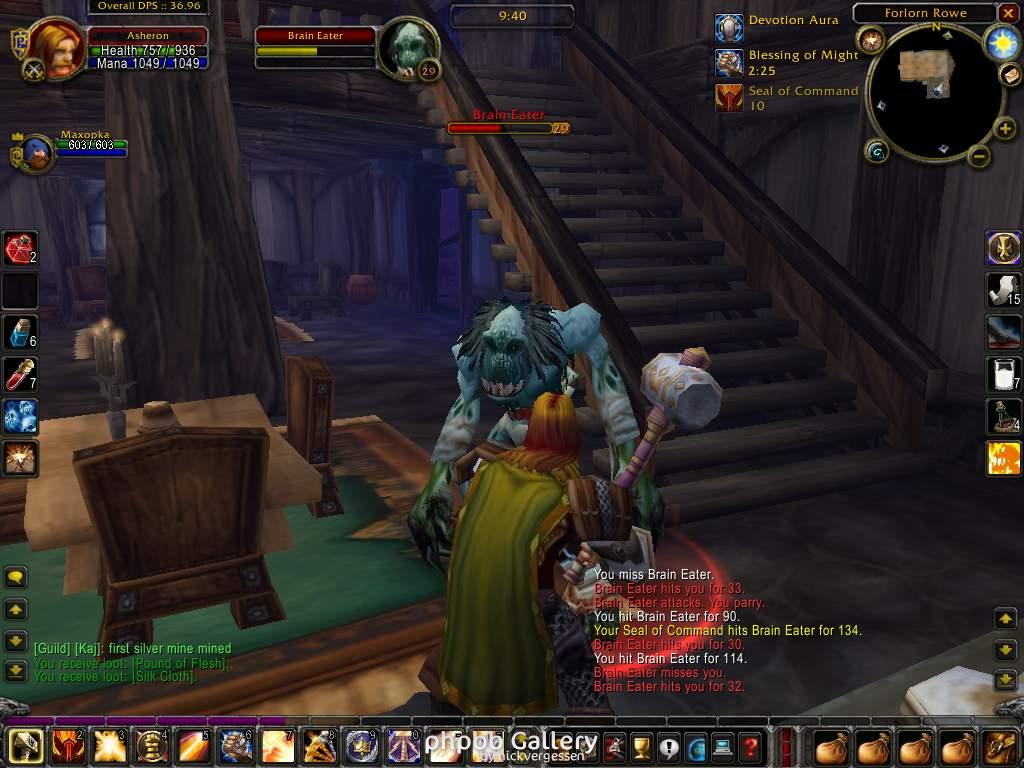
Task: Open the chat speech bubble menu button
Action: click(16, 577)
